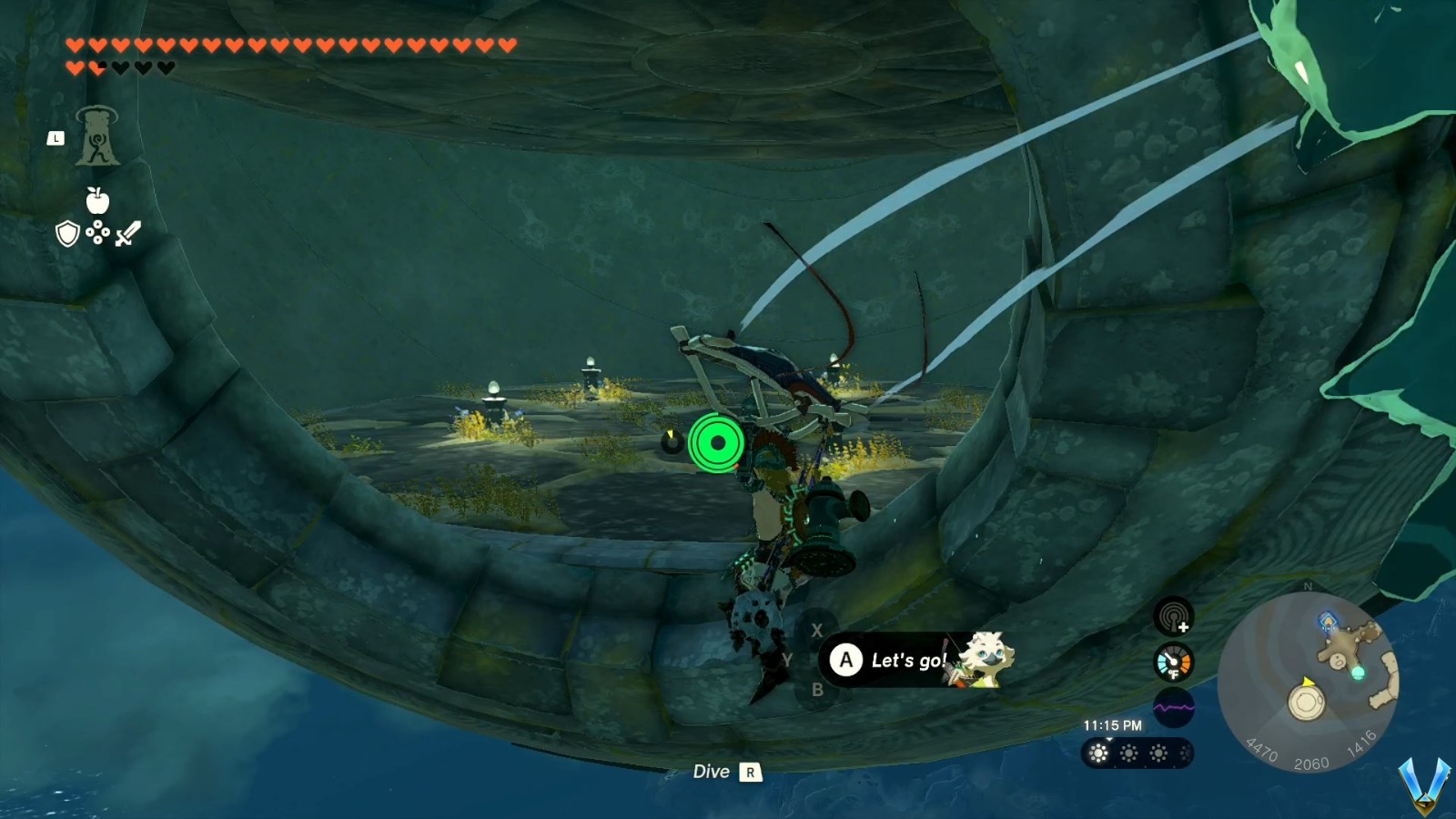
Task: Click the yellow player arrow on the minimap
Action: [x=1308, y=683]
